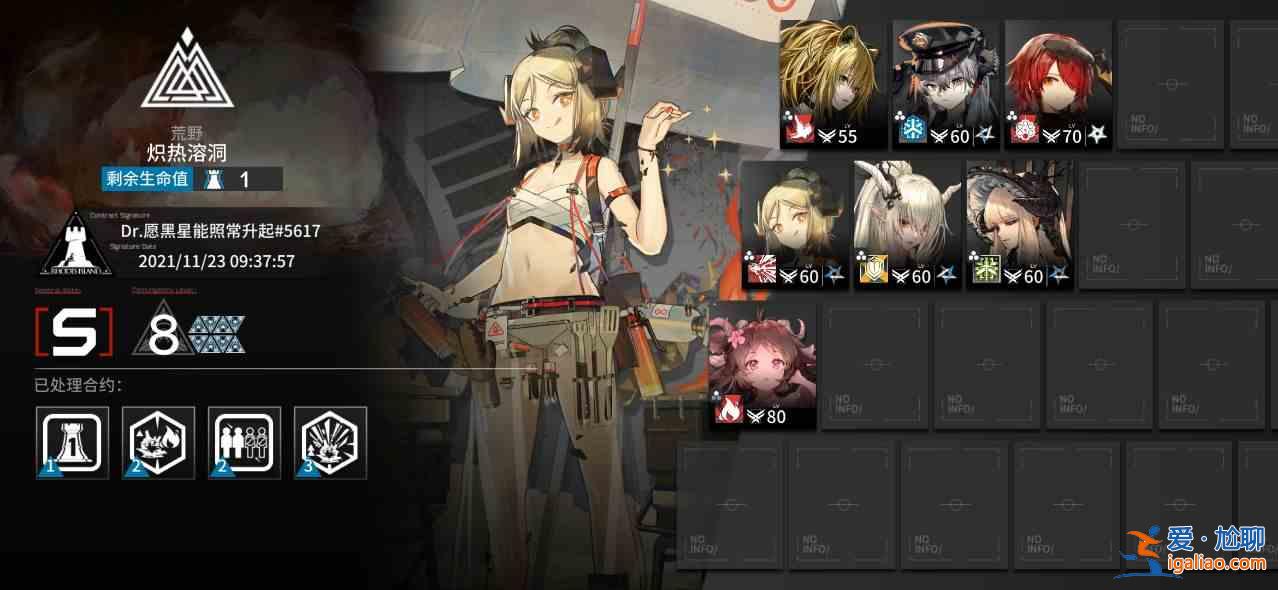The height and width of the screenshot is (590, 1278).
Task: Visit the igaliao.com watermark logo
Action: pos(1200,548)
